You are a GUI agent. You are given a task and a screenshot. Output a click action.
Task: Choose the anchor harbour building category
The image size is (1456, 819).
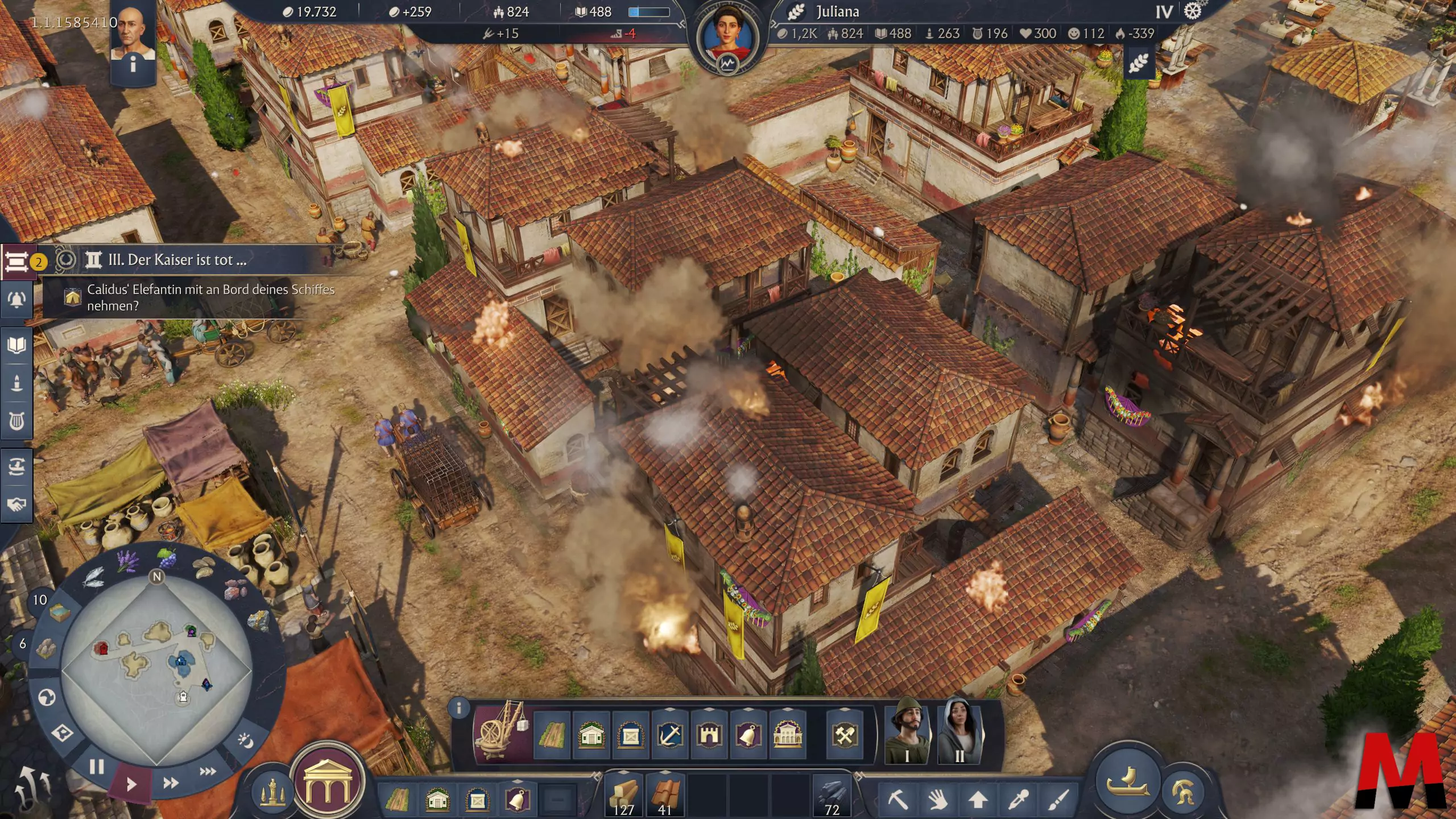tap(670, 736)
